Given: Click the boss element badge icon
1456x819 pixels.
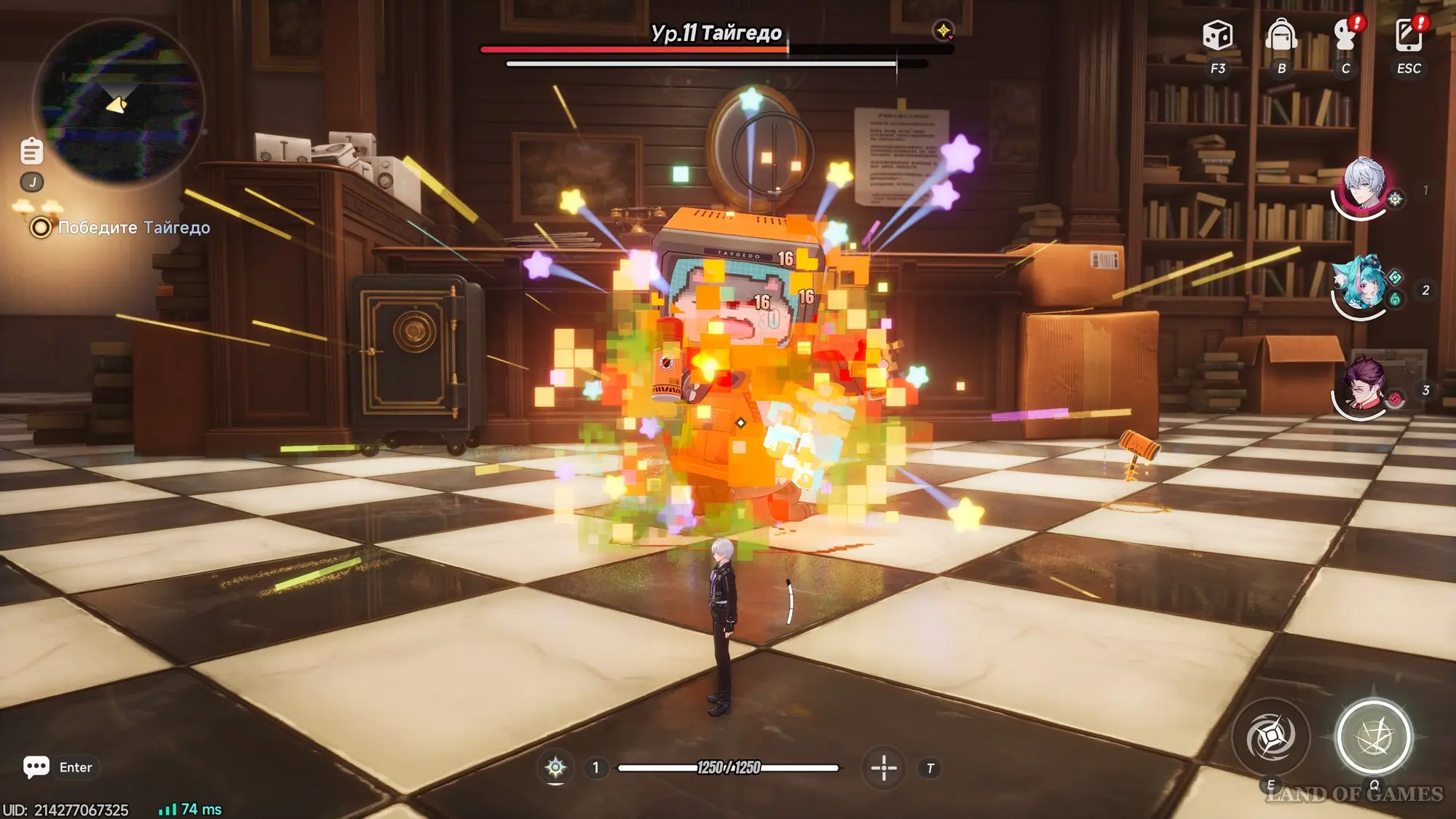Looking at the screenshot, I should click(x=943, y=31).
